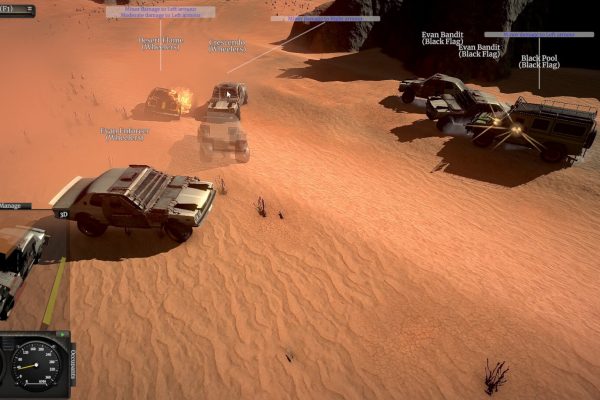Toggle the 3D view button
600x400 pixels.
(x=61, y=215)
